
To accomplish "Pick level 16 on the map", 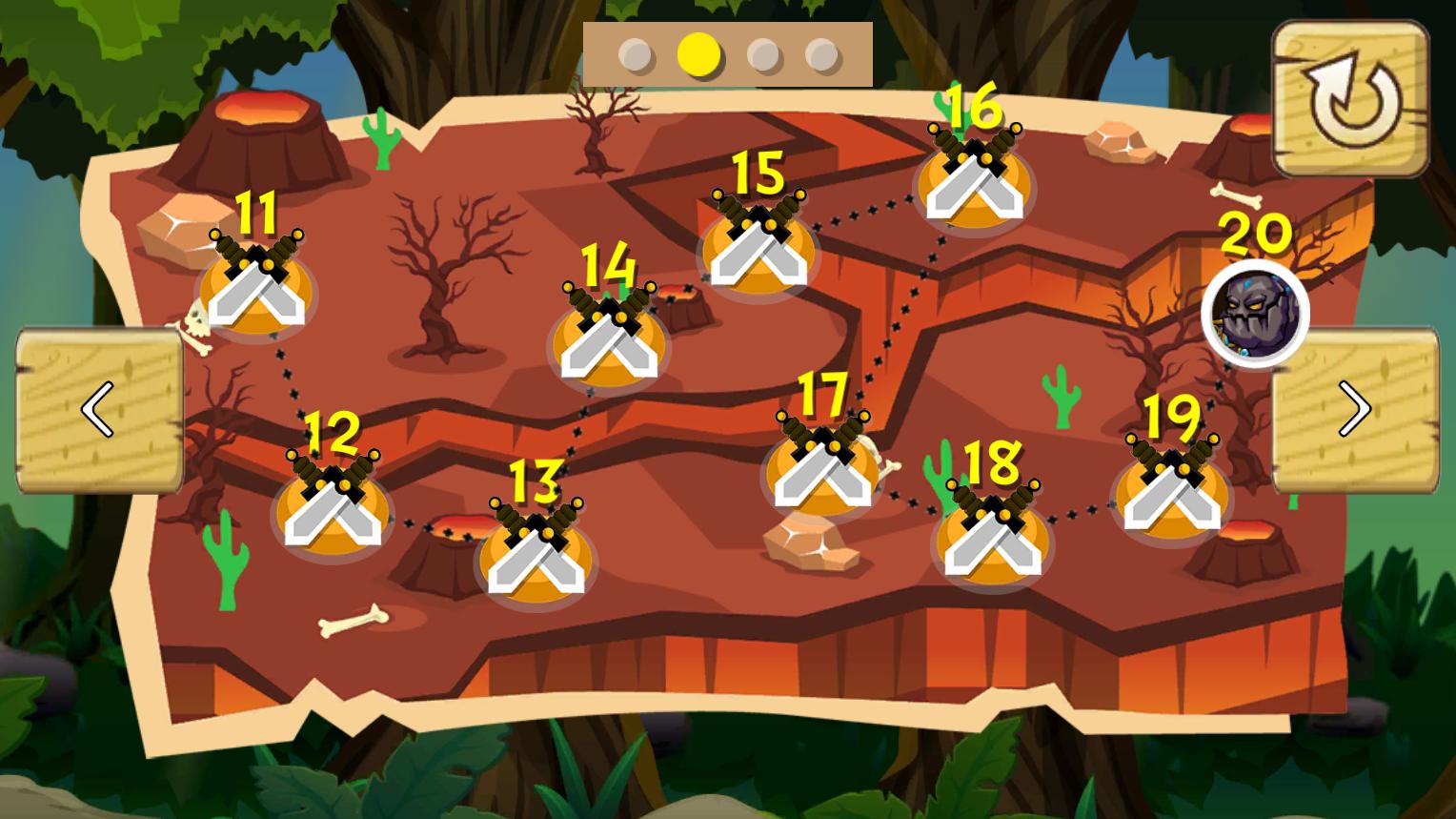I will coord(974,184).
